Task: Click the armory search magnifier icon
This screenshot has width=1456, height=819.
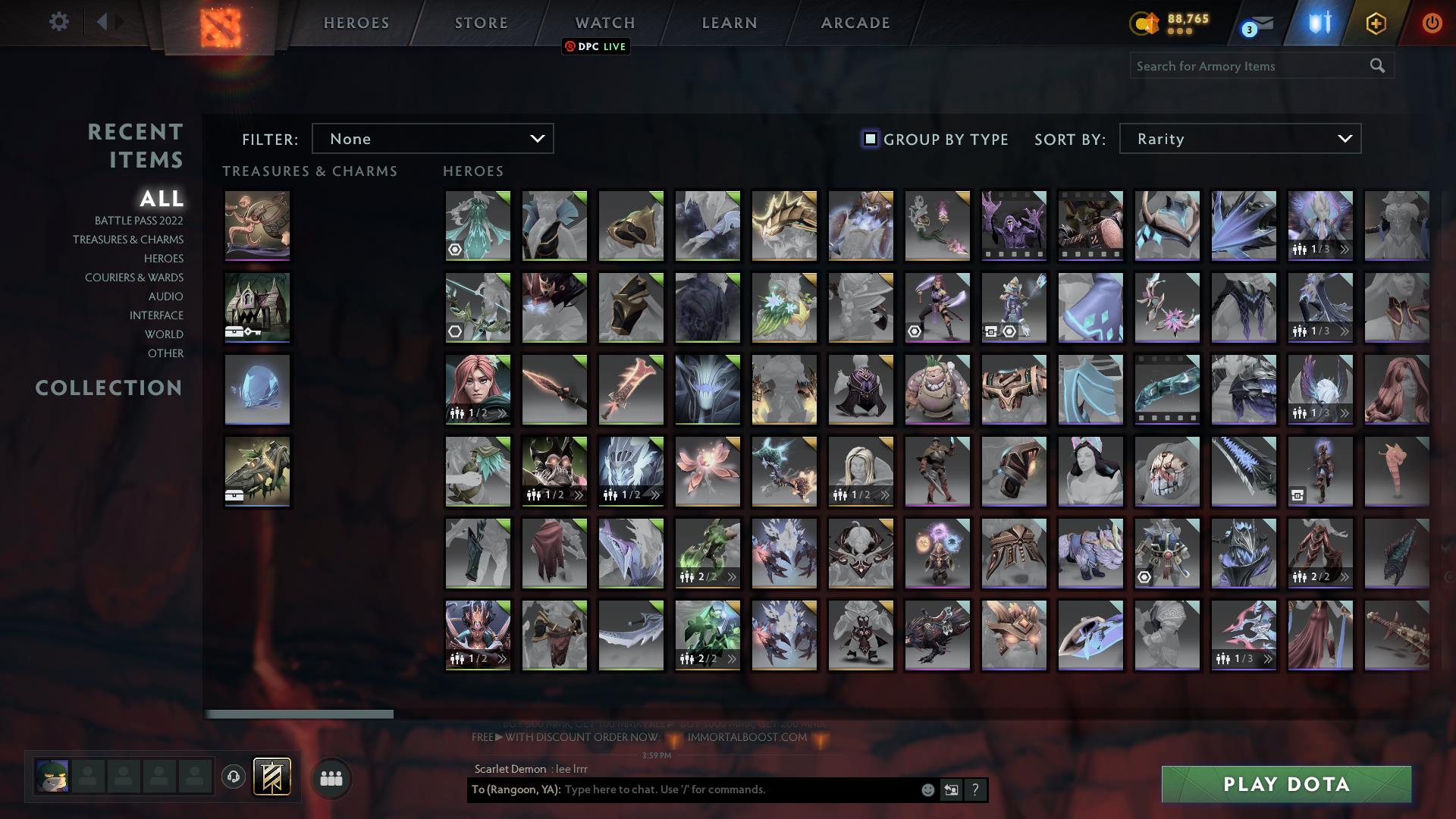Action: tap(1379, 66)
